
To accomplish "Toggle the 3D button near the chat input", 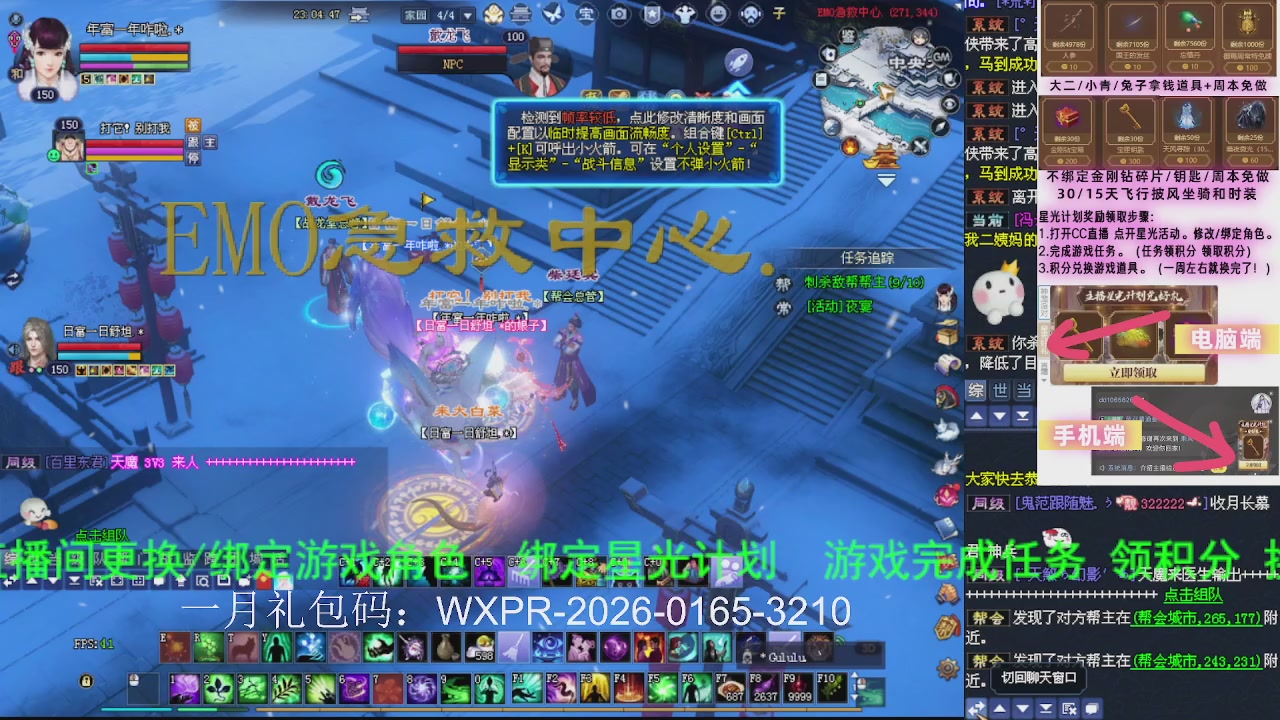I will 869,647.
